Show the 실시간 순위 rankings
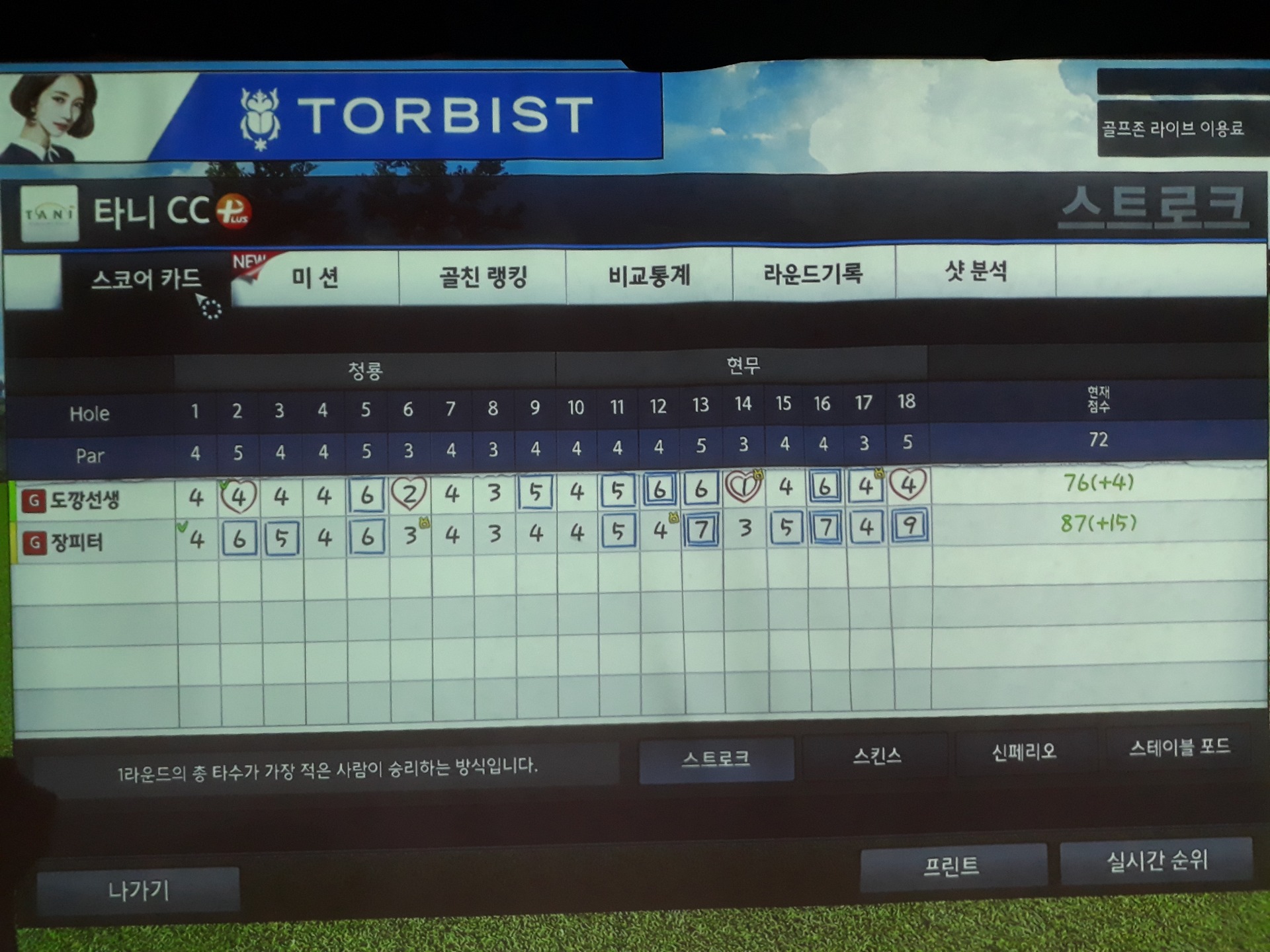The width and height of the screenshot is (1270, 952). pos(1157,860)
